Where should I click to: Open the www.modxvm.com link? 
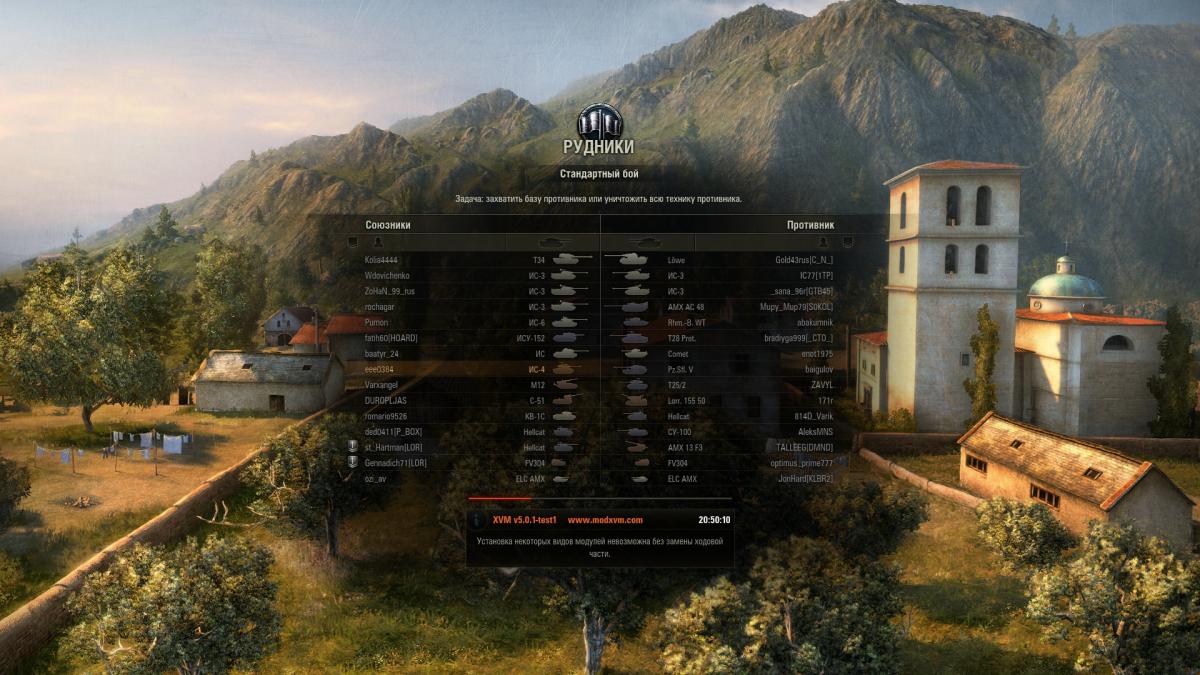pyautogui.click(x=605, y=520)
